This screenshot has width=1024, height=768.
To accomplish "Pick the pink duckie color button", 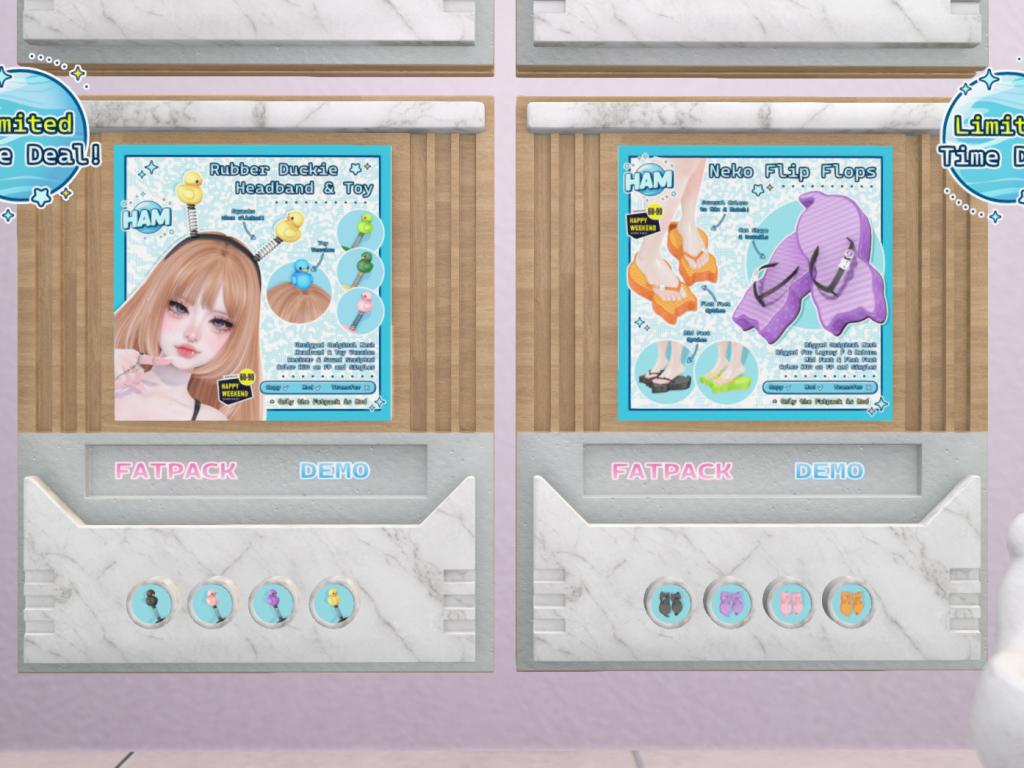I will click(x=212, y=603).
